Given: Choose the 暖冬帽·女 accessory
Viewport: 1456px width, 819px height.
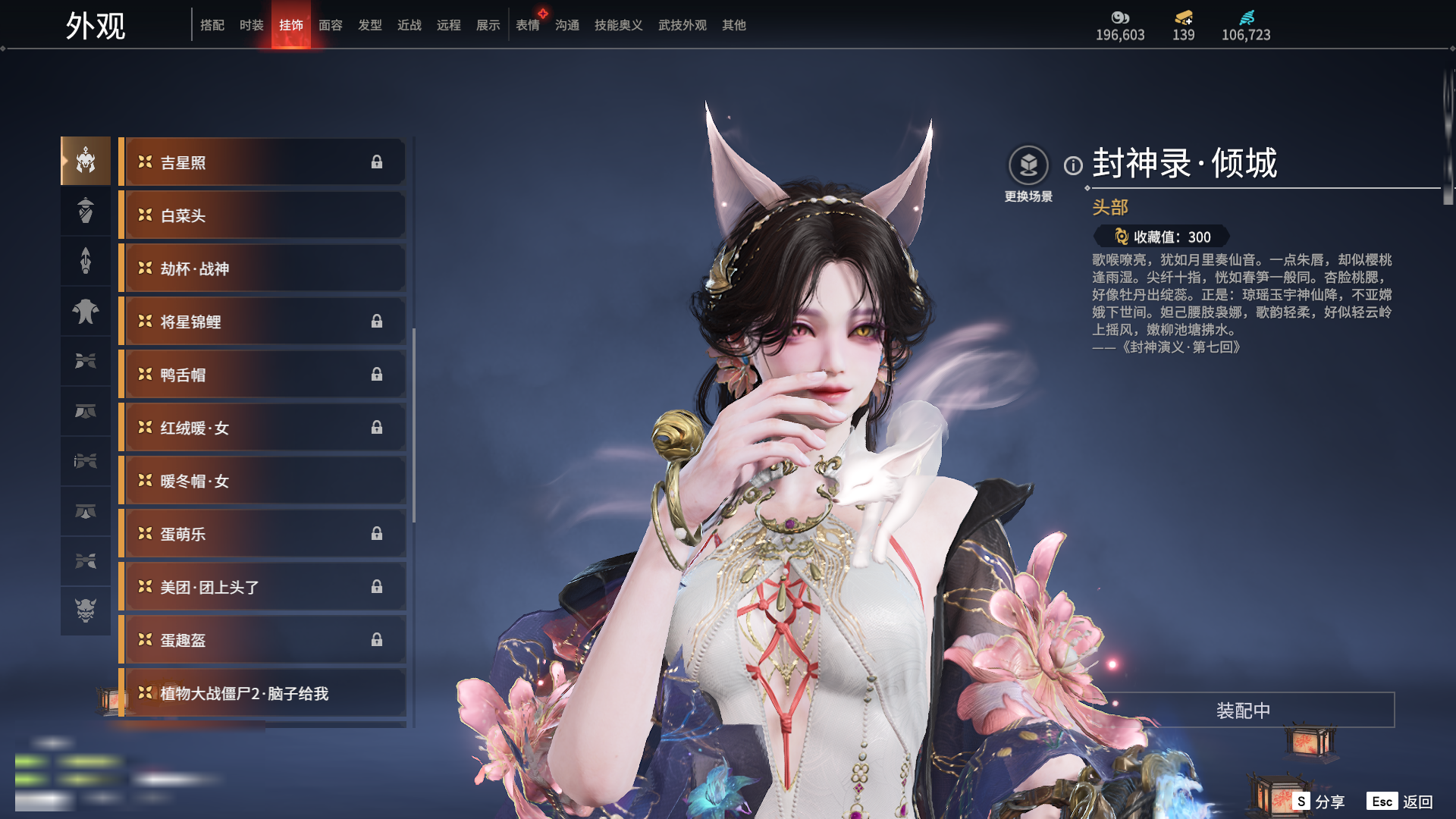Looking at the screenshot, I should point(262,481).
